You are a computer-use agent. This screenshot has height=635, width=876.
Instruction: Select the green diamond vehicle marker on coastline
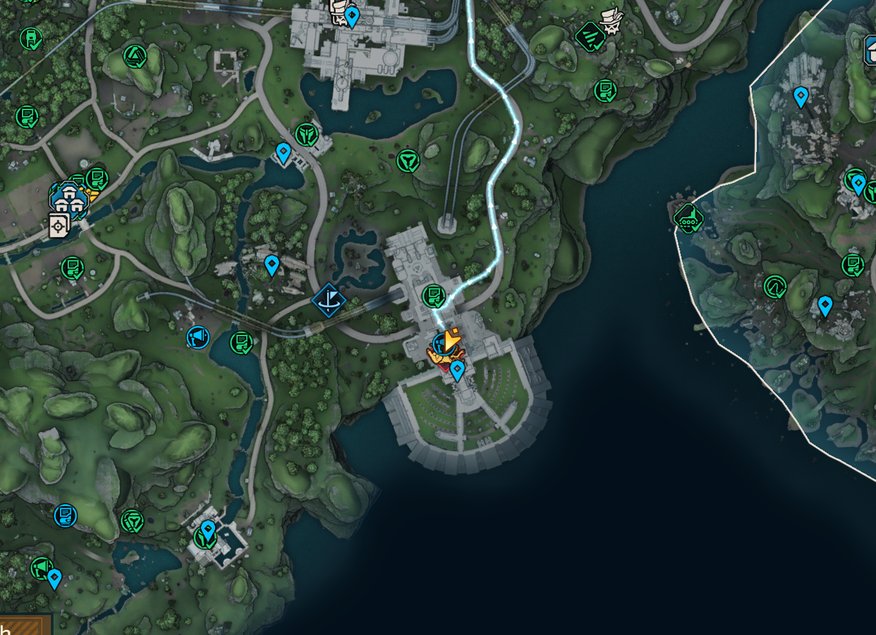[x=687, y=216]
